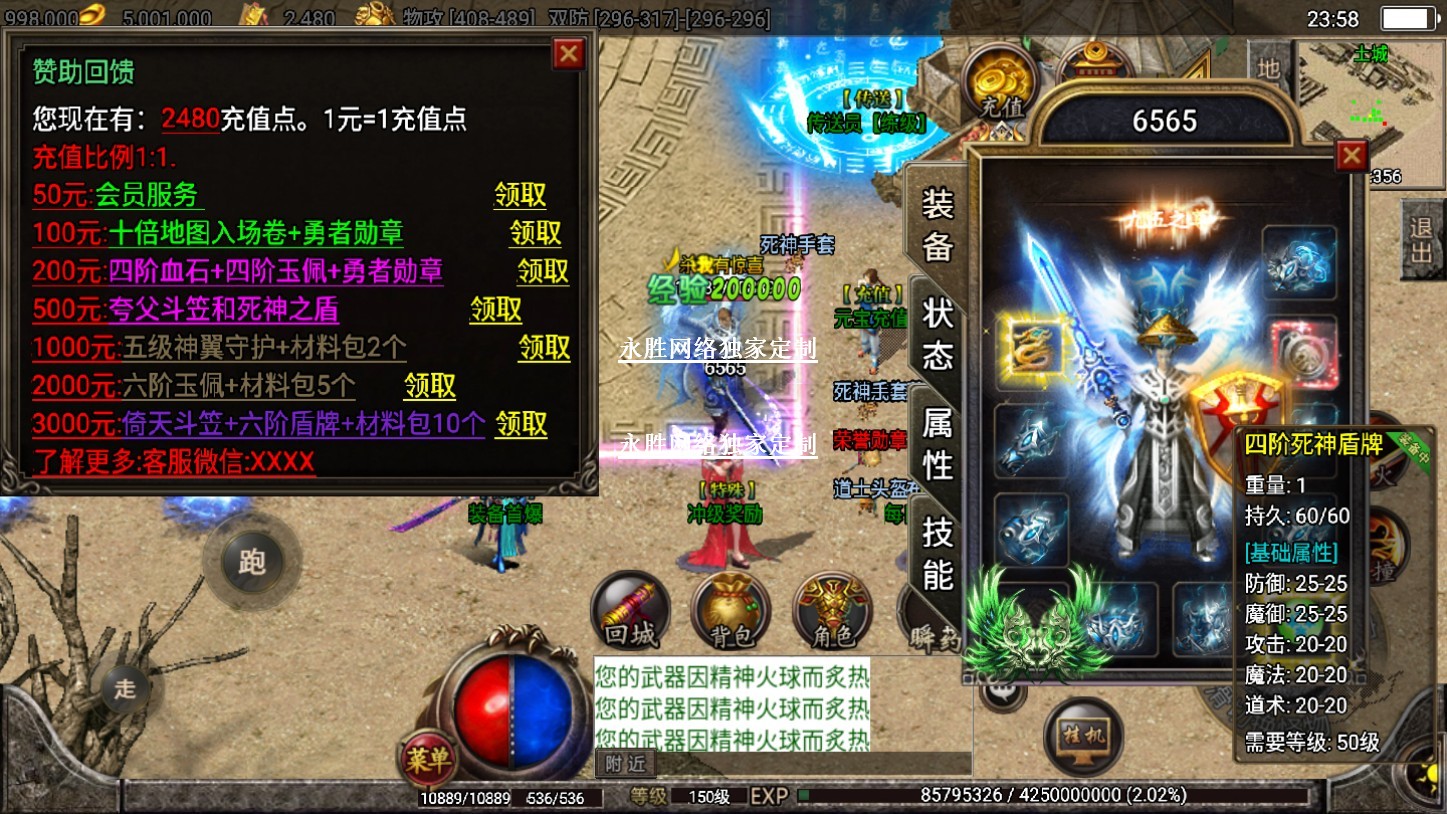Claim the 3000元 倚天斗笠 reward

tap(522, 423)
